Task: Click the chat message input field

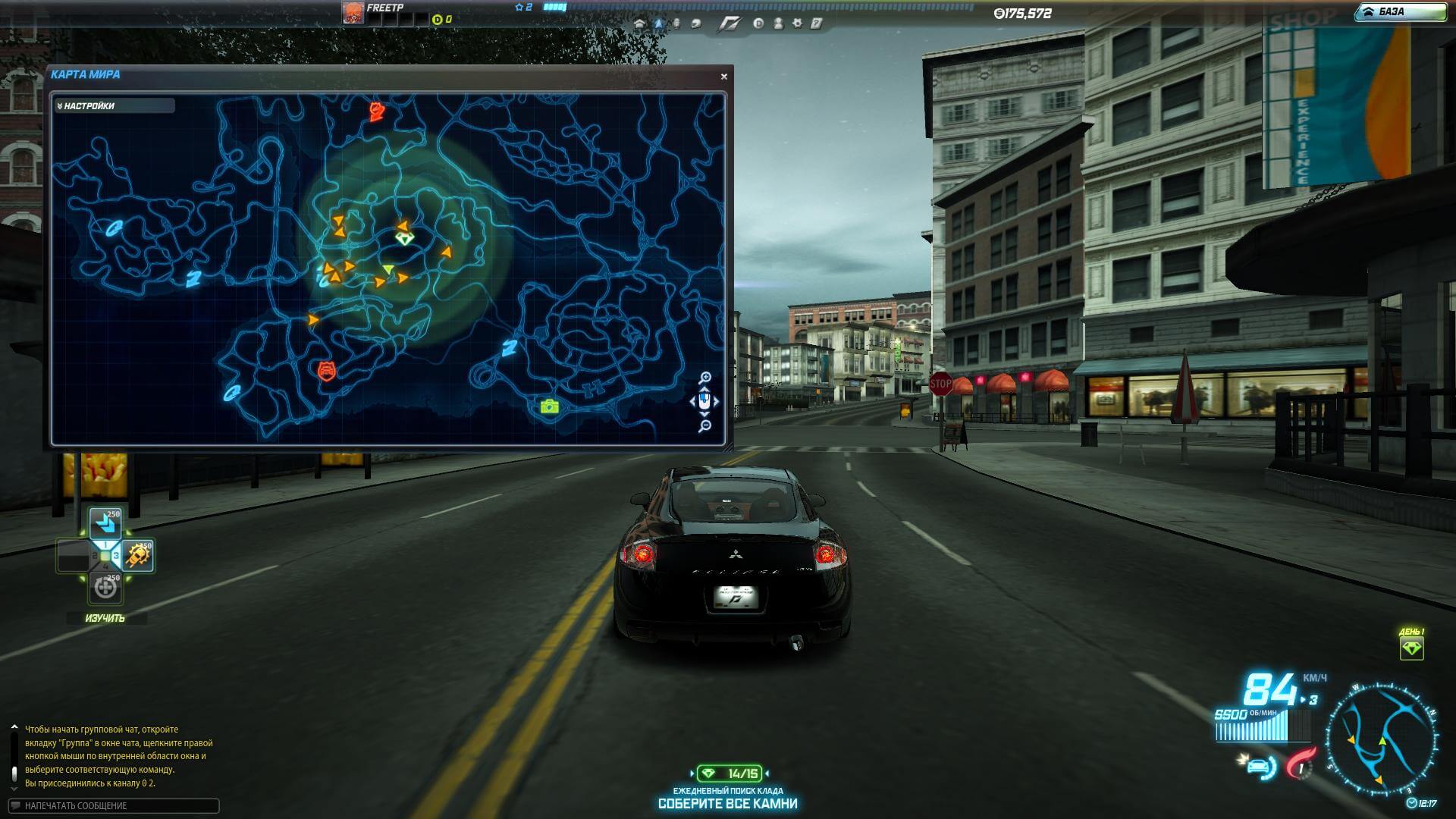Action: pyautogui.click(x=114, y=805)
